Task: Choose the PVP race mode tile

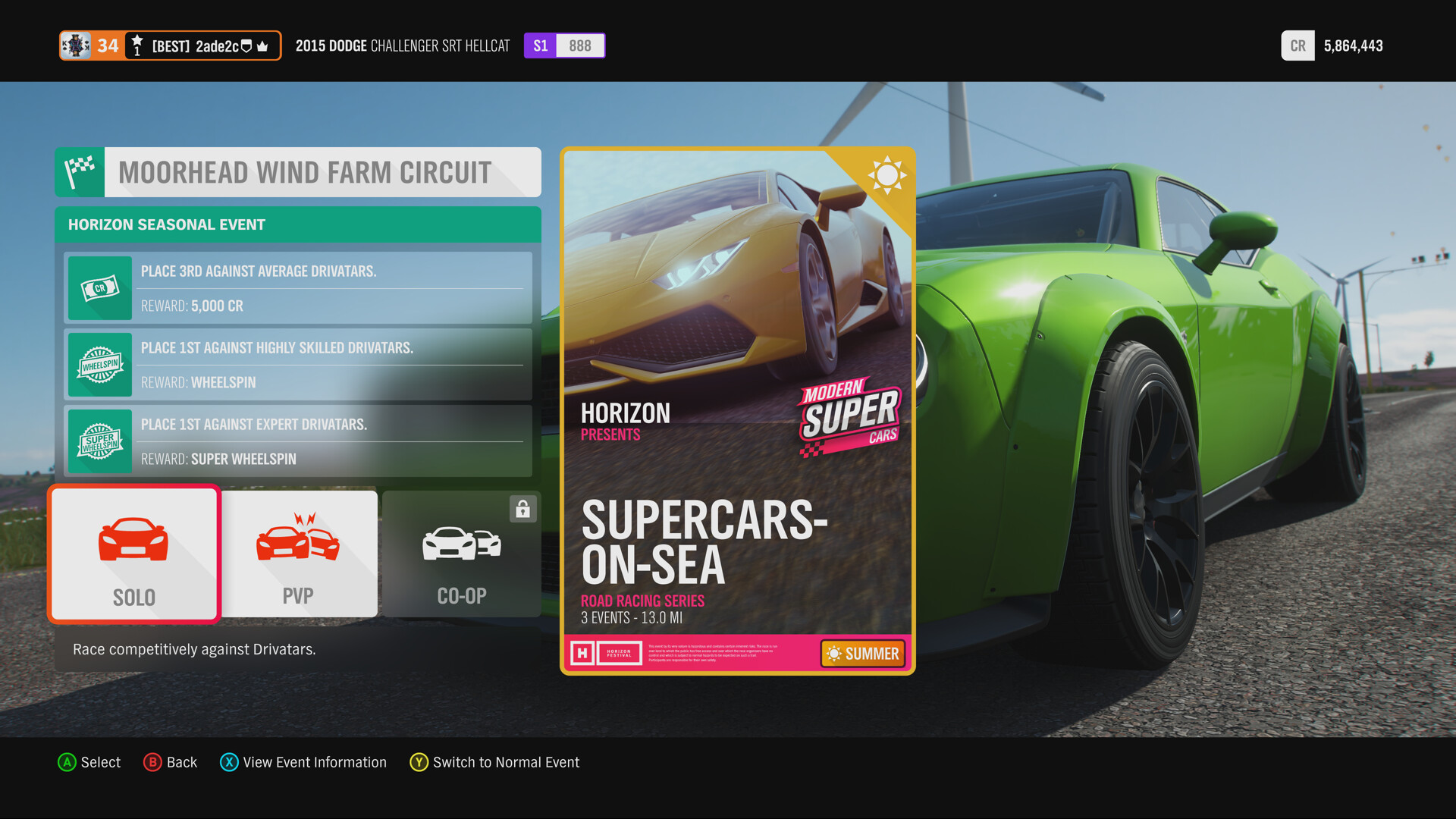Action: point(299,554)
